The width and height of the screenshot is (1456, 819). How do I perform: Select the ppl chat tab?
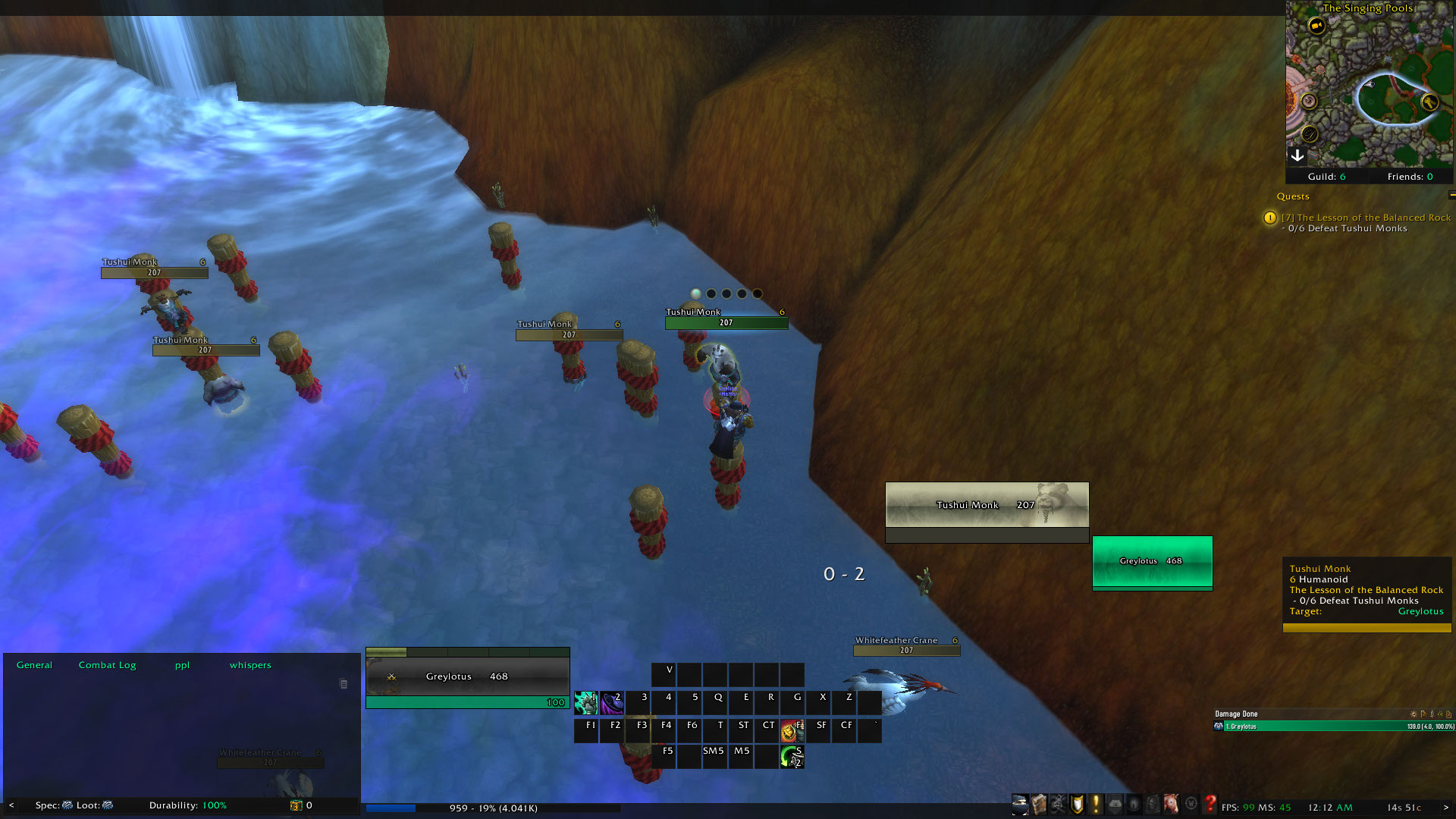click(182, 665)
